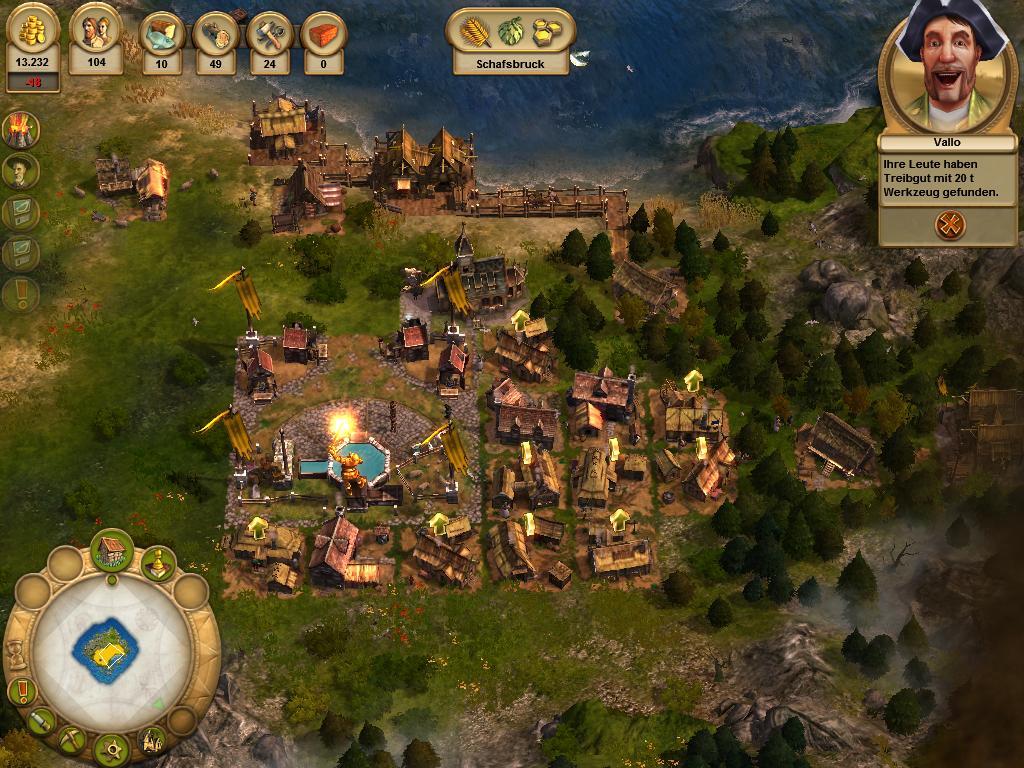Select the scroll tool button

(x=41, y=720)
